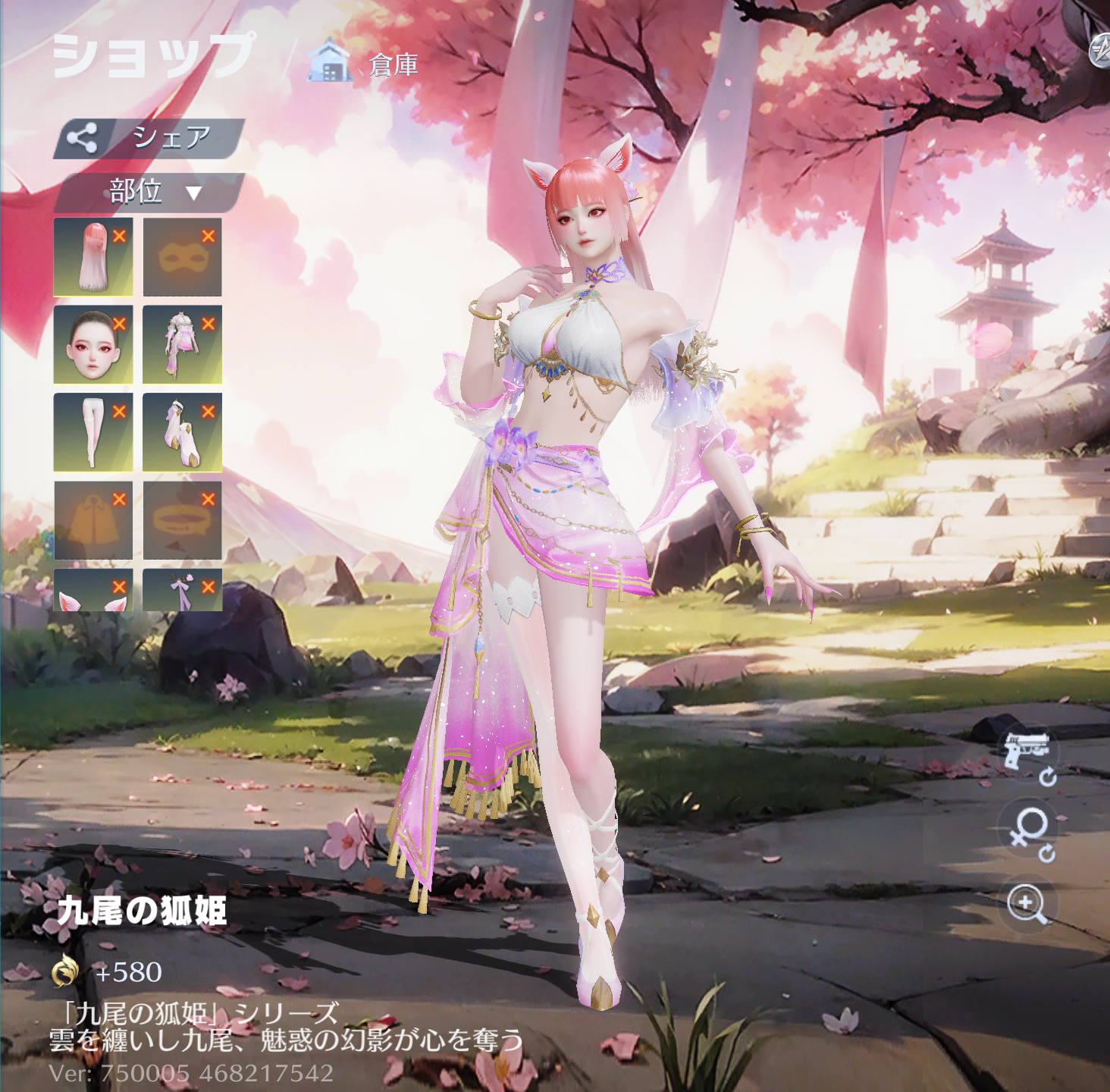This screenshot has width=1110, height=1092.
Task: Pick the white leggings slot
Action: [92, 432]
